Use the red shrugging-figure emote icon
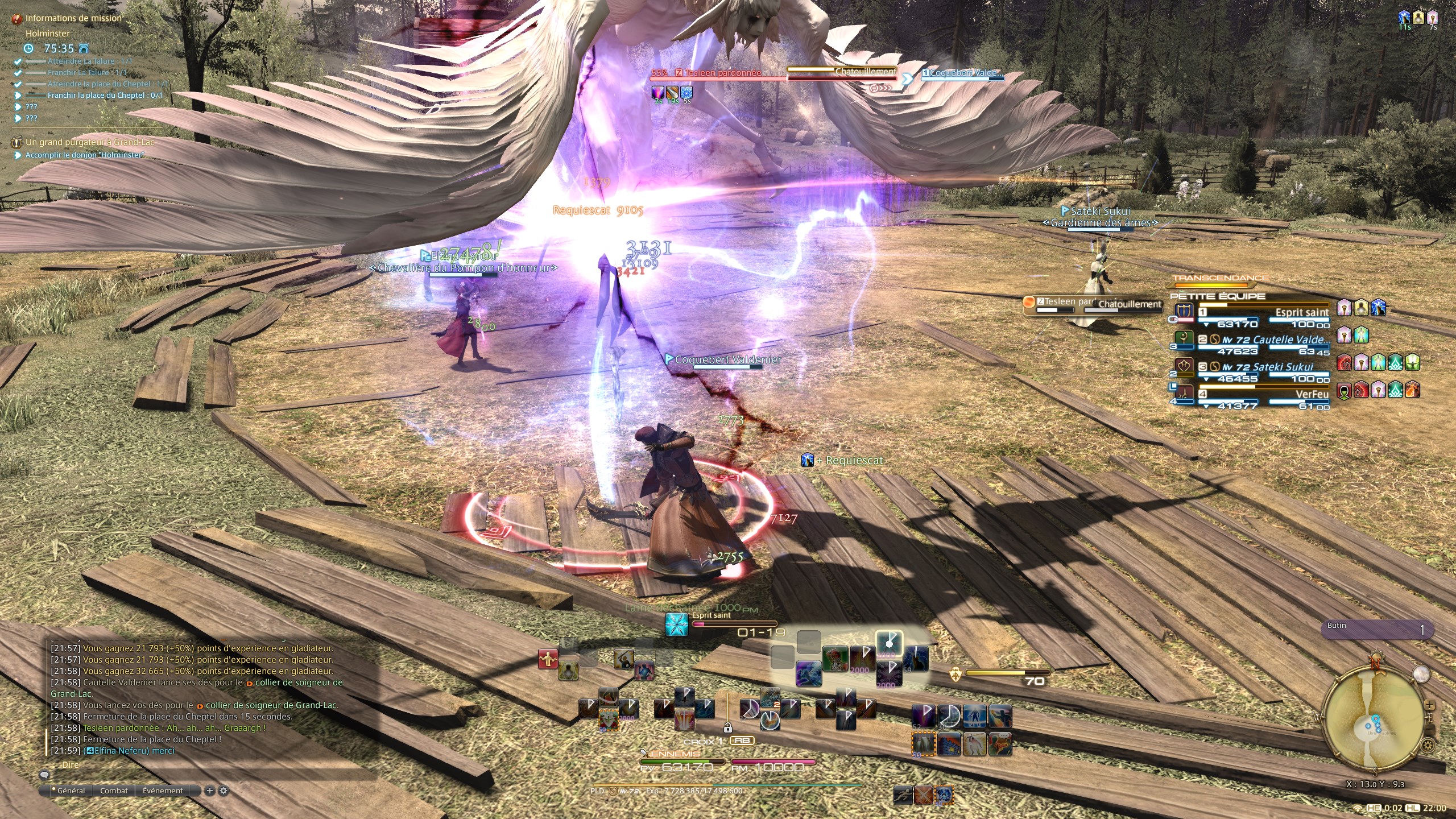Image resolution: width=1456 pixels, height=819 pixels. [x=548, y=659]
